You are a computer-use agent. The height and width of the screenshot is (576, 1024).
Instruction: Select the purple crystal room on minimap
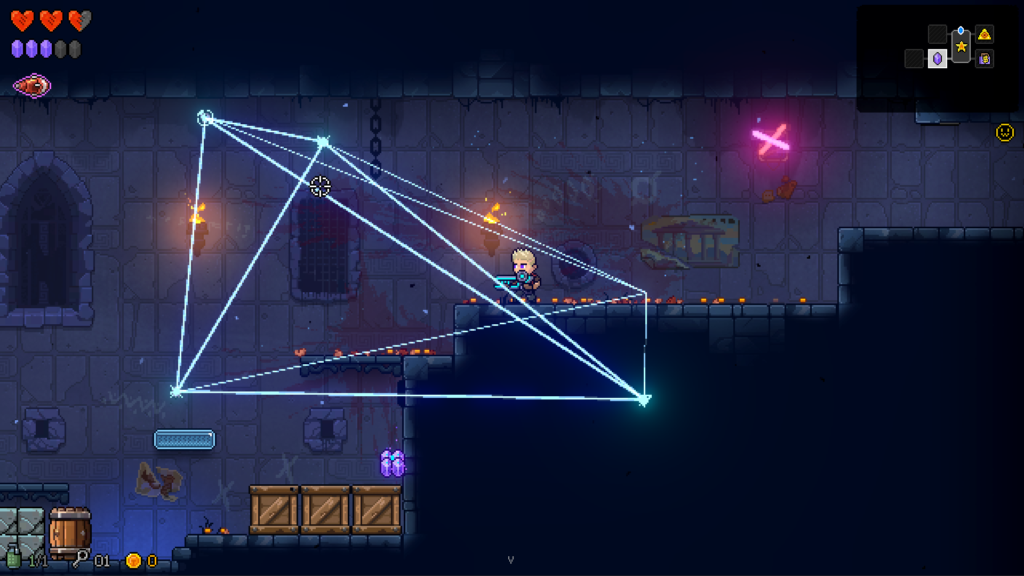(937, 59)
